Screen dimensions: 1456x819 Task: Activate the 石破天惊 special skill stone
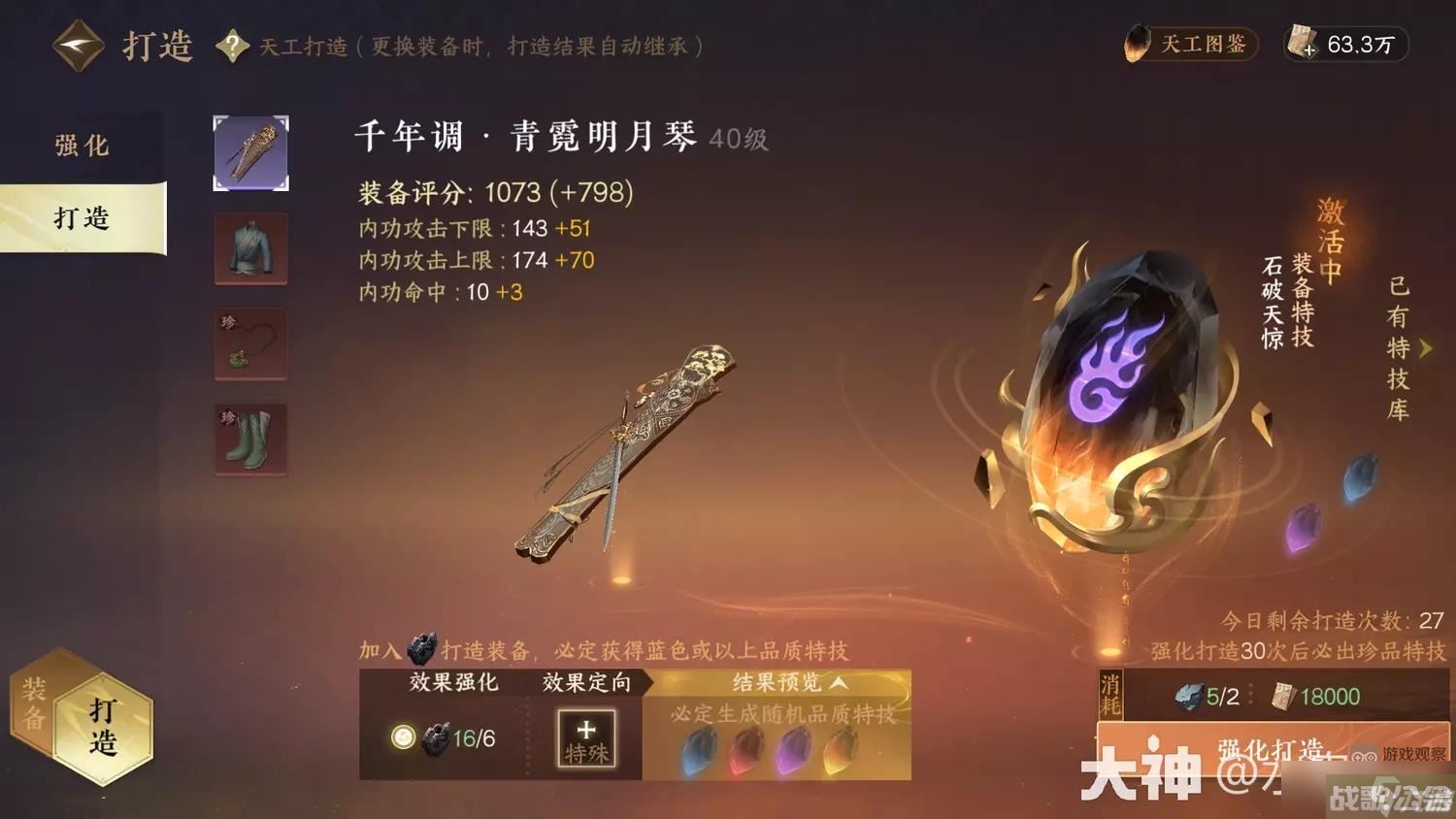pyautogui.click(x=1116, y=403)
